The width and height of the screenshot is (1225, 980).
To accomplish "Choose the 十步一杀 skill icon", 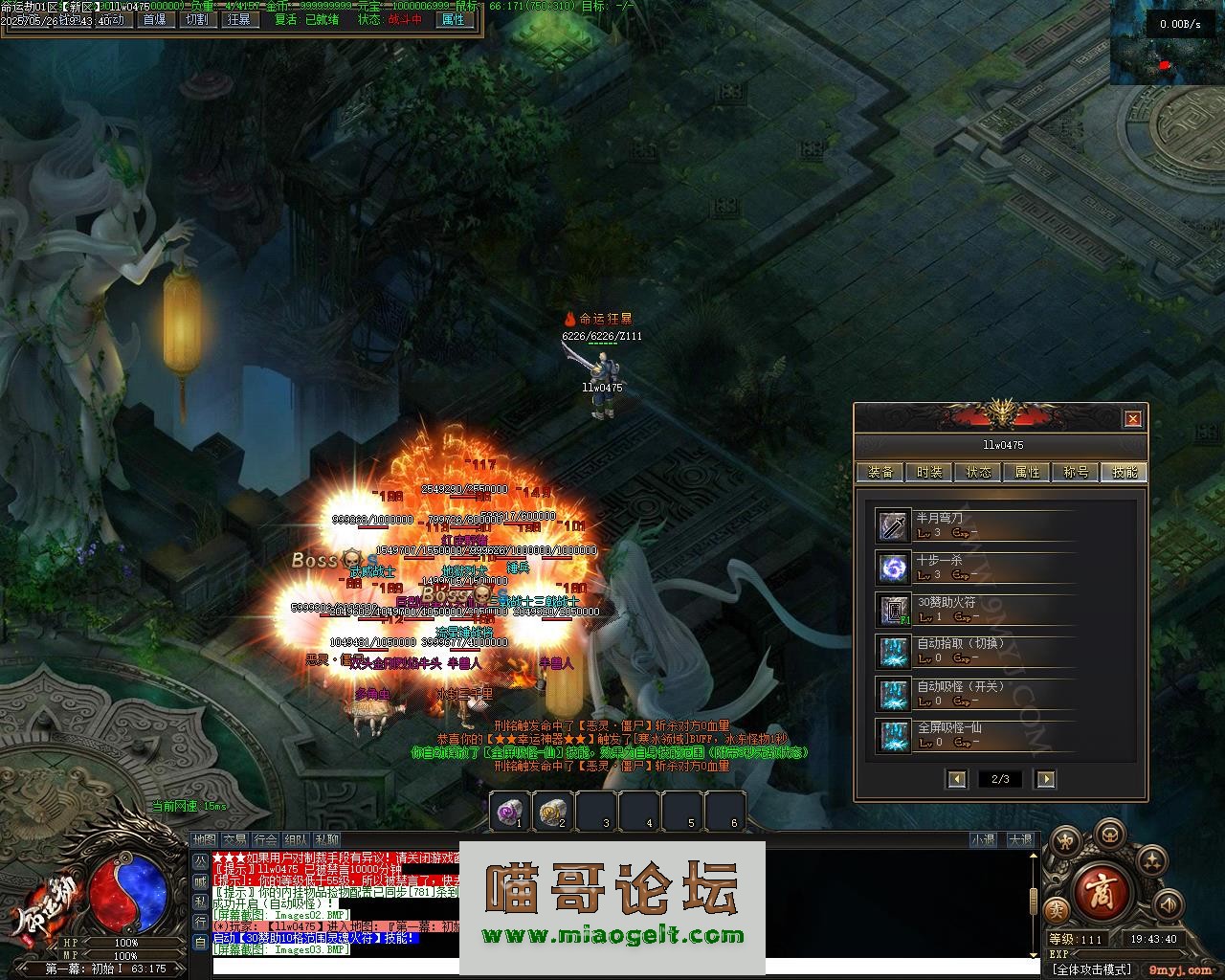I will tap(894, 568).
